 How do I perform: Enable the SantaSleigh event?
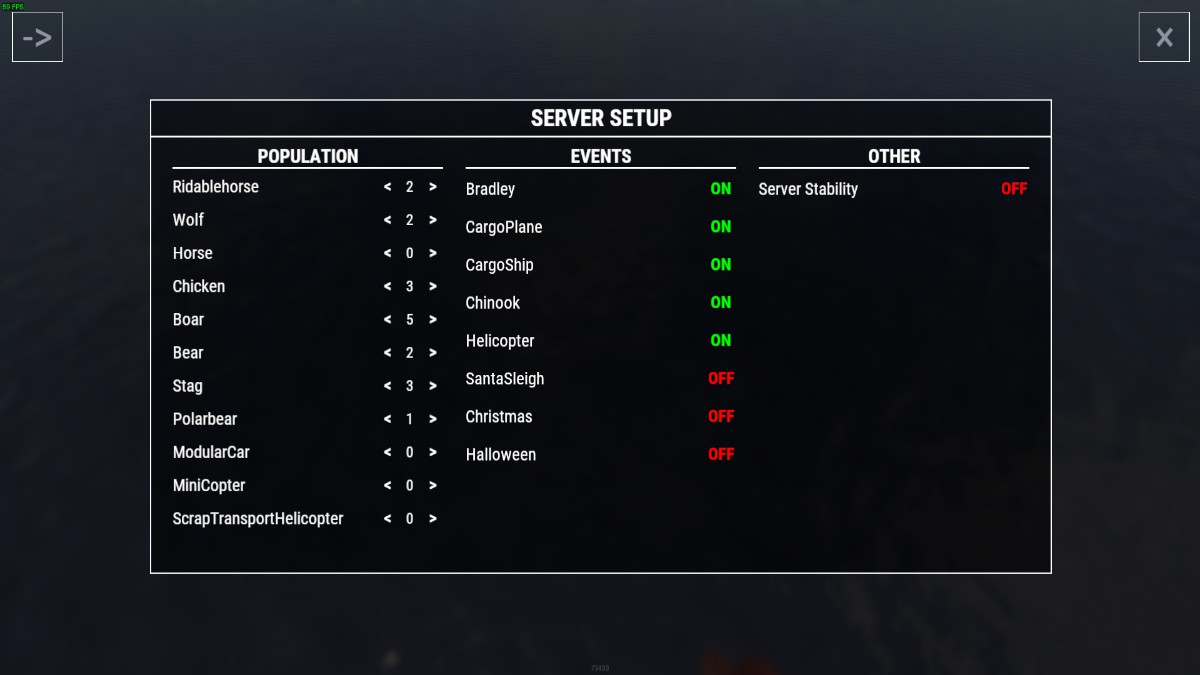[x=721, y=379]
